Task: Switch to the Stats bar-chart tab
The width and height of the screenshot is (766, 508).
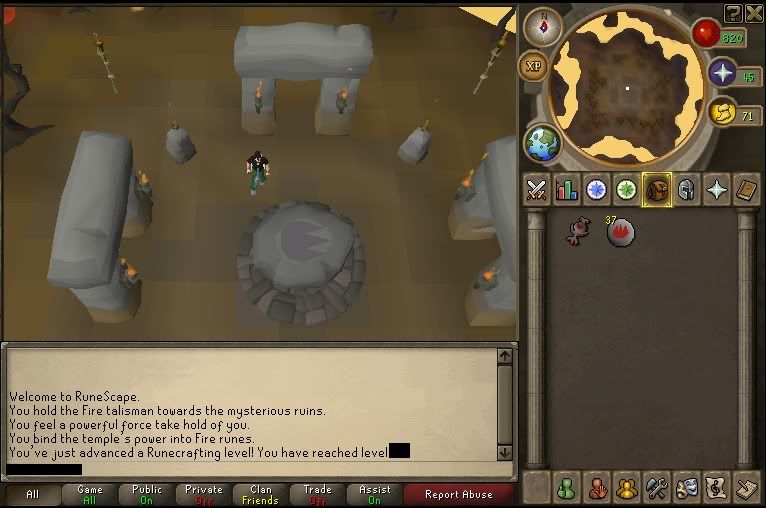Action: coord(567,189)
